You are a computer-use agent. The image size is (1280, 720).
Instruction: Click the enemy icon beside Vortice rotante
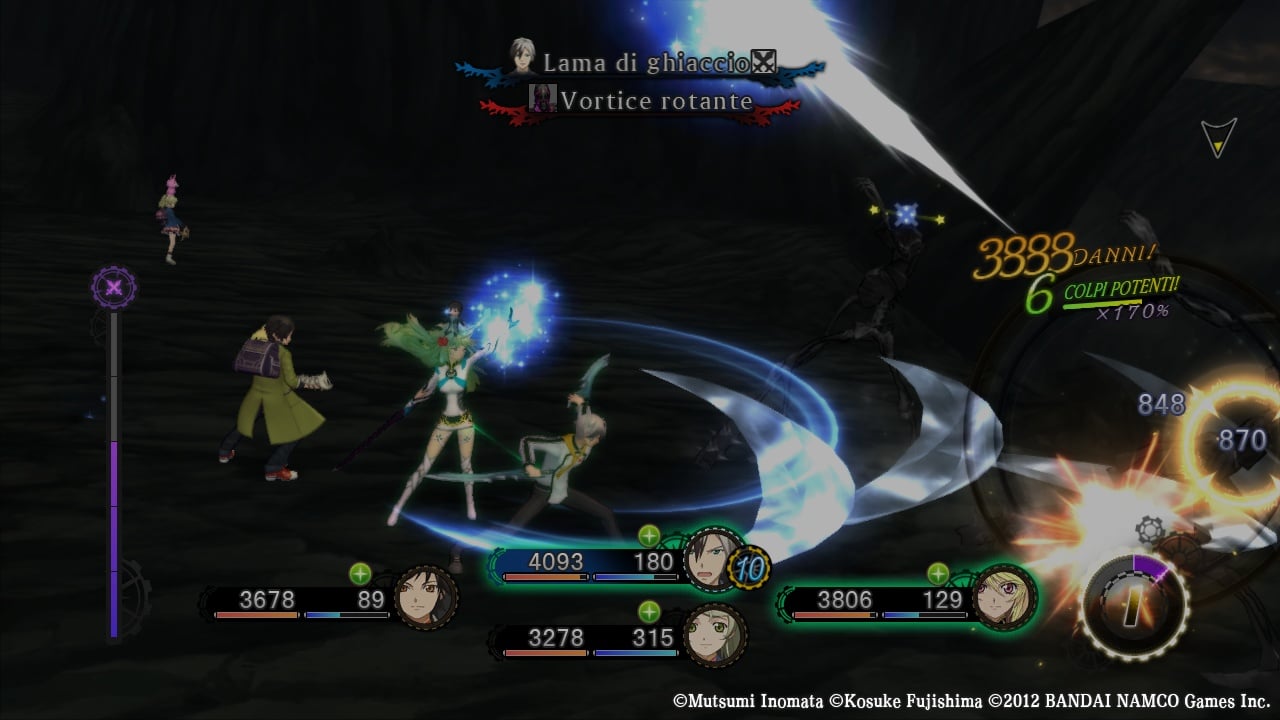(x=542, y=99)
